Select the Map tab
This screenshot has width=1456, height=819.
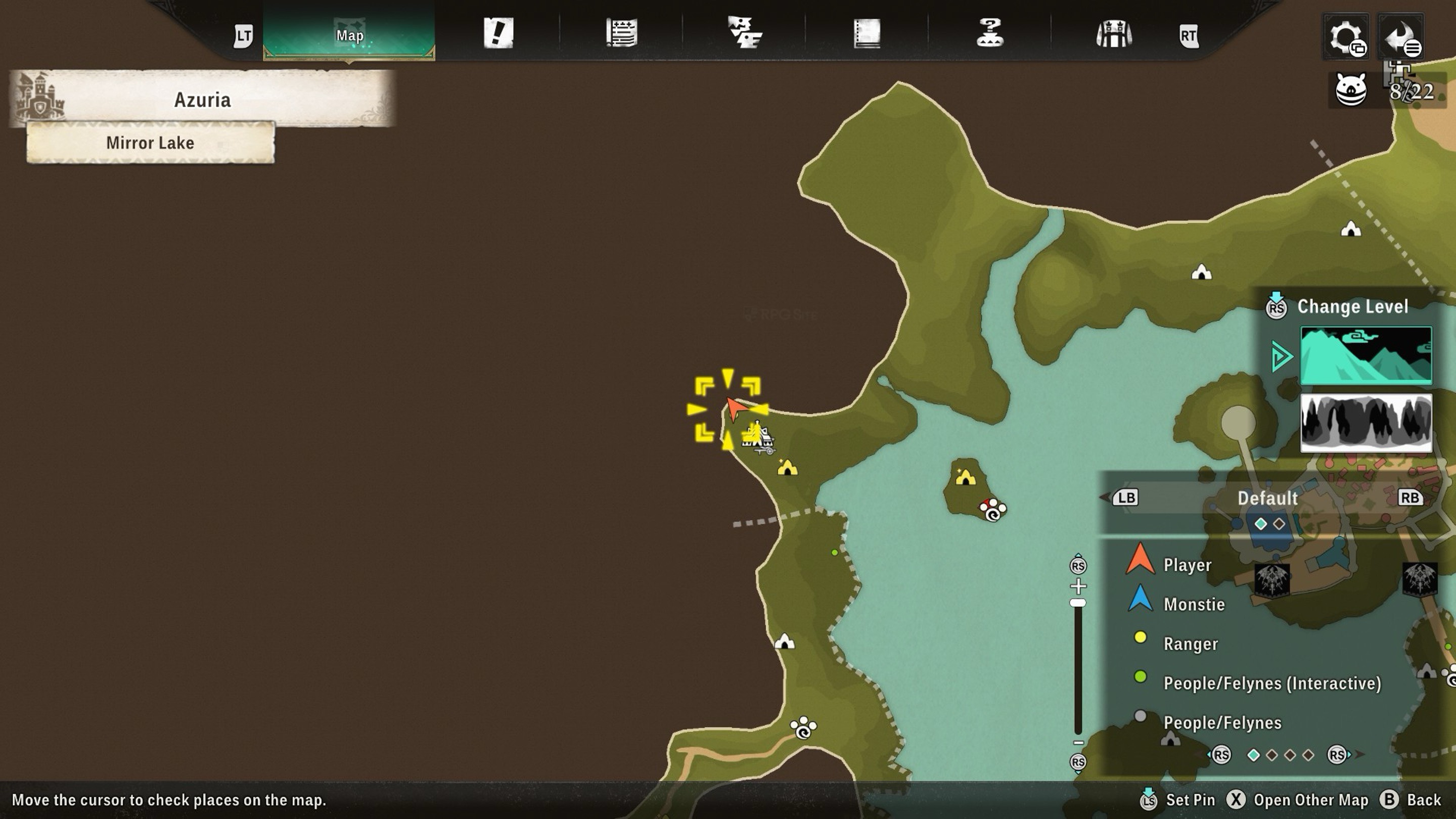(349, 34)
